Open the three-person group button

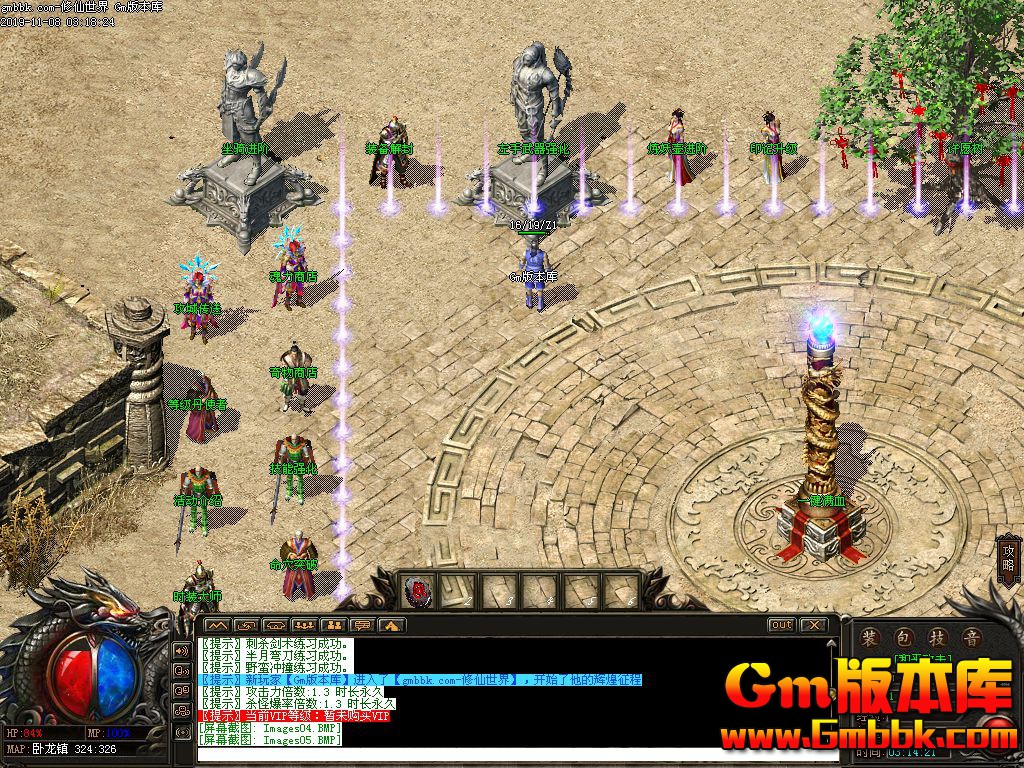[306, 626]
